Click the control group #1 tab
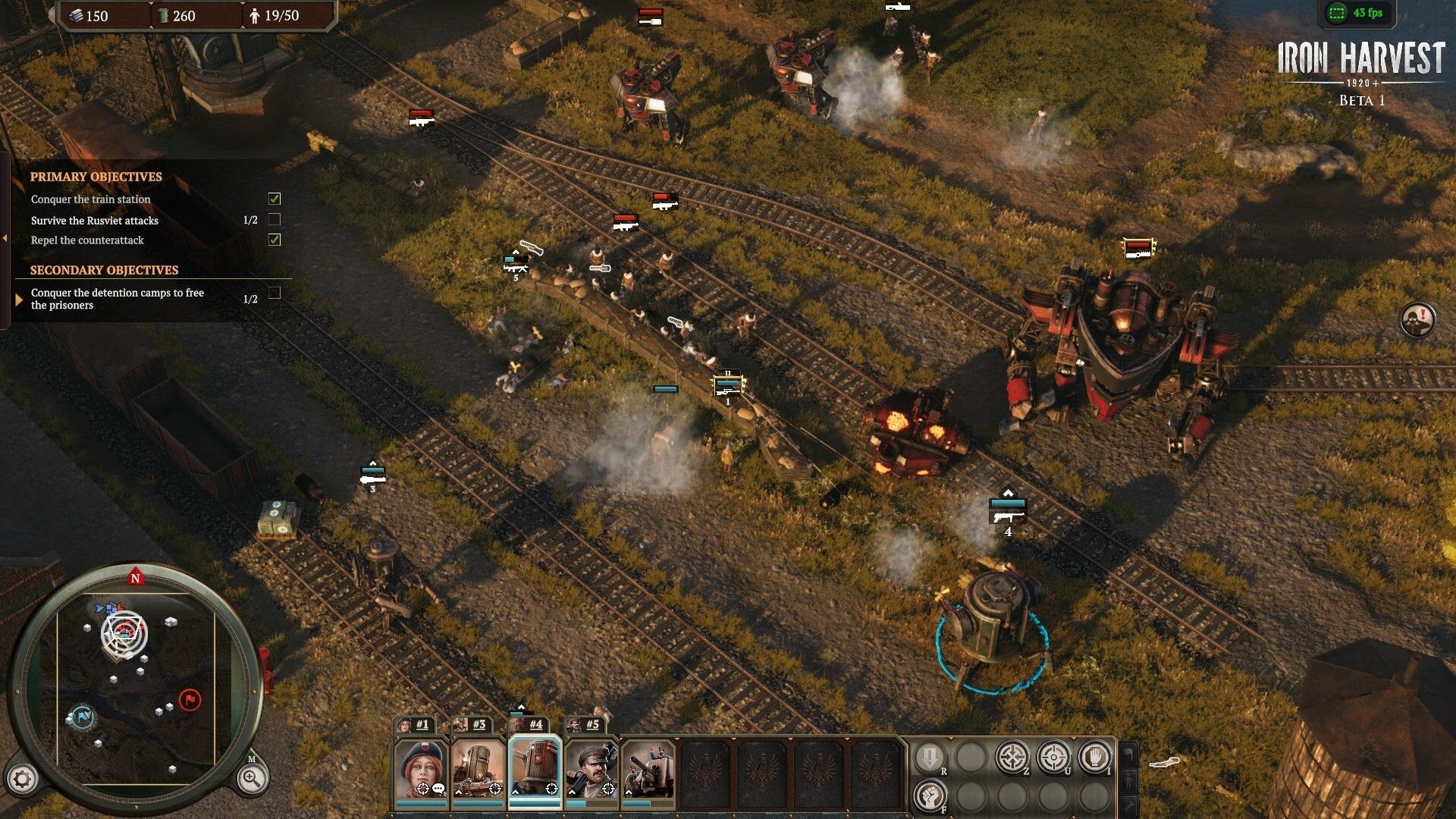 pyautogui.click(x=415, y=724)
